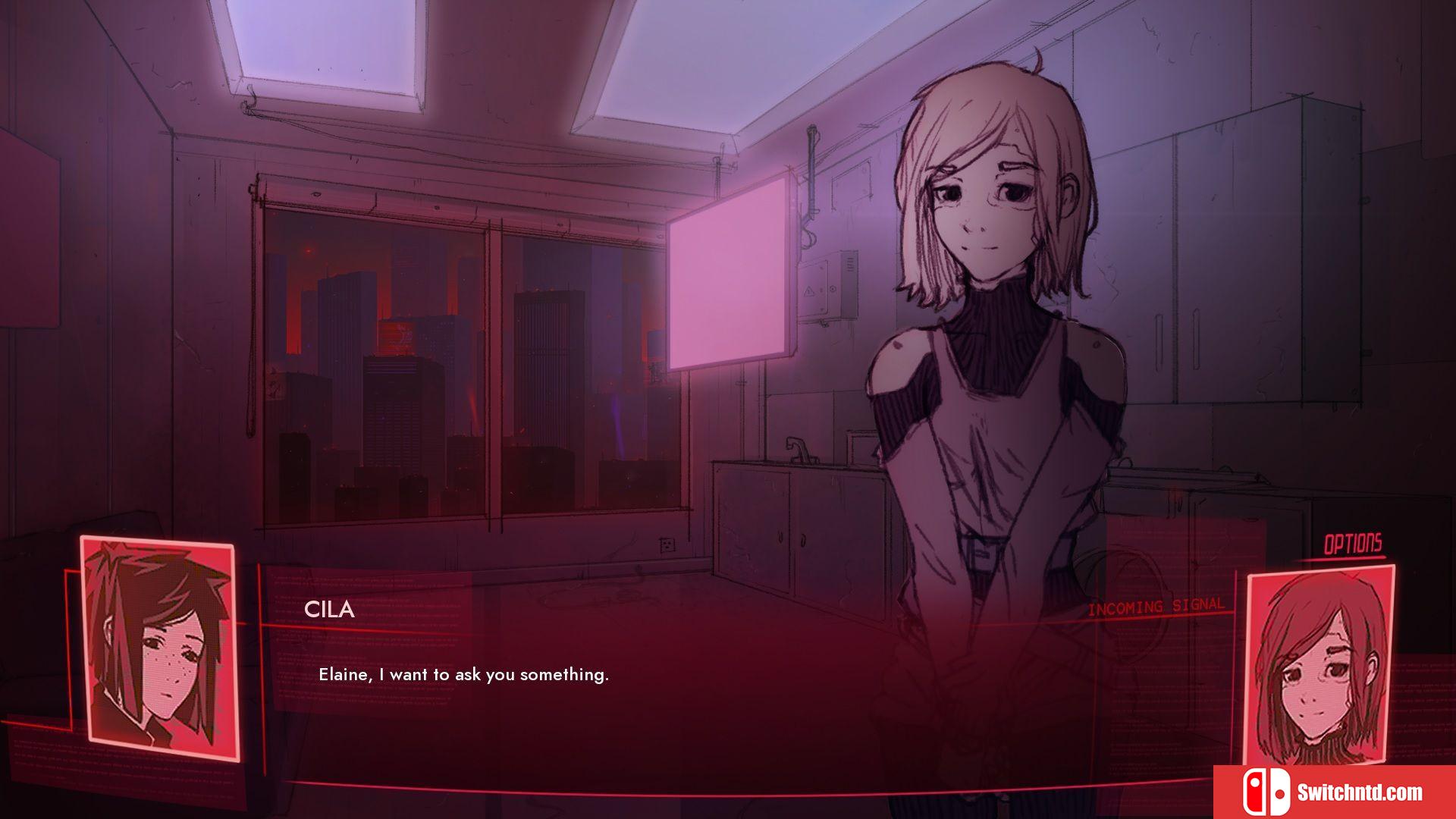Open the Switchntd.com watermark link

point(1334,792)
